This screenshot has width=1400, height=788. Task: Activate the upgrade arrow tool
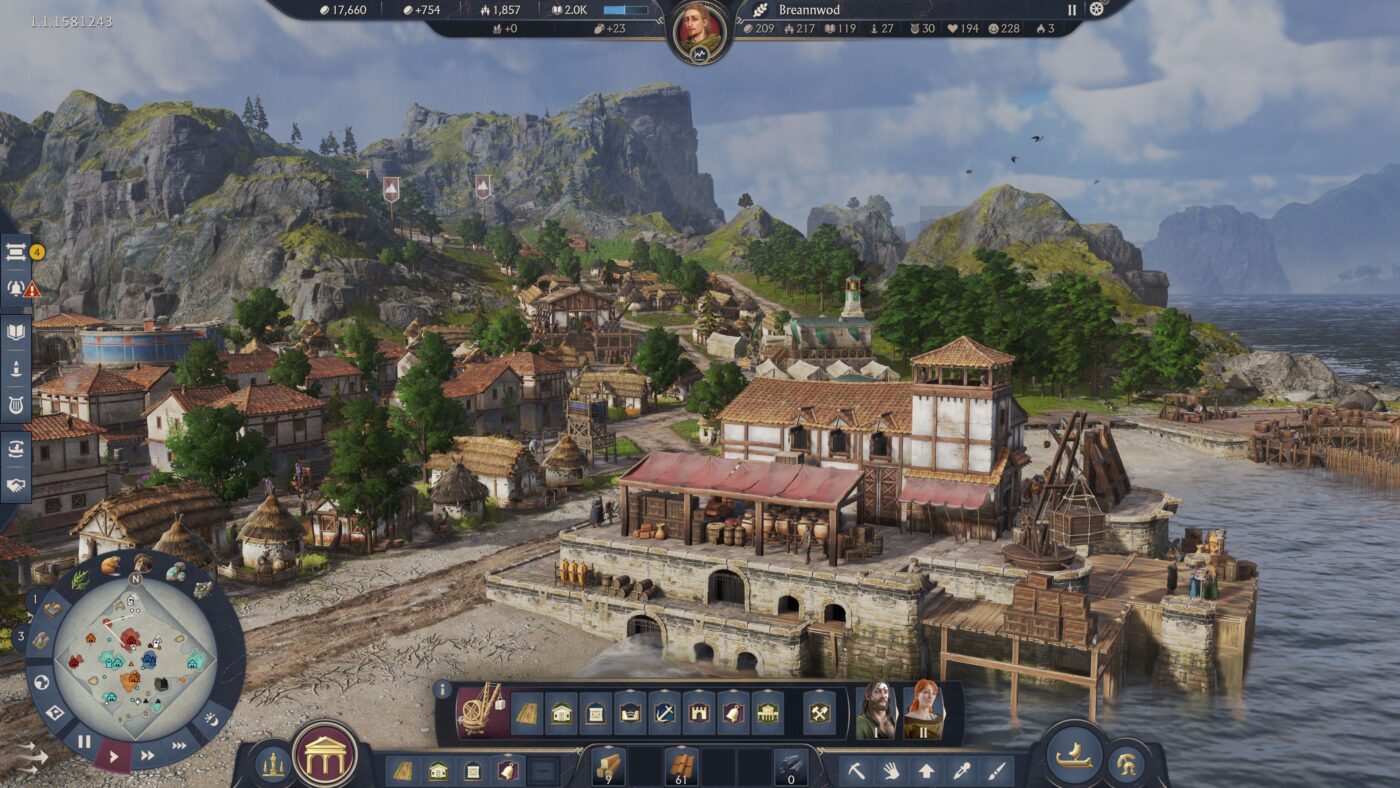[927, 771]
